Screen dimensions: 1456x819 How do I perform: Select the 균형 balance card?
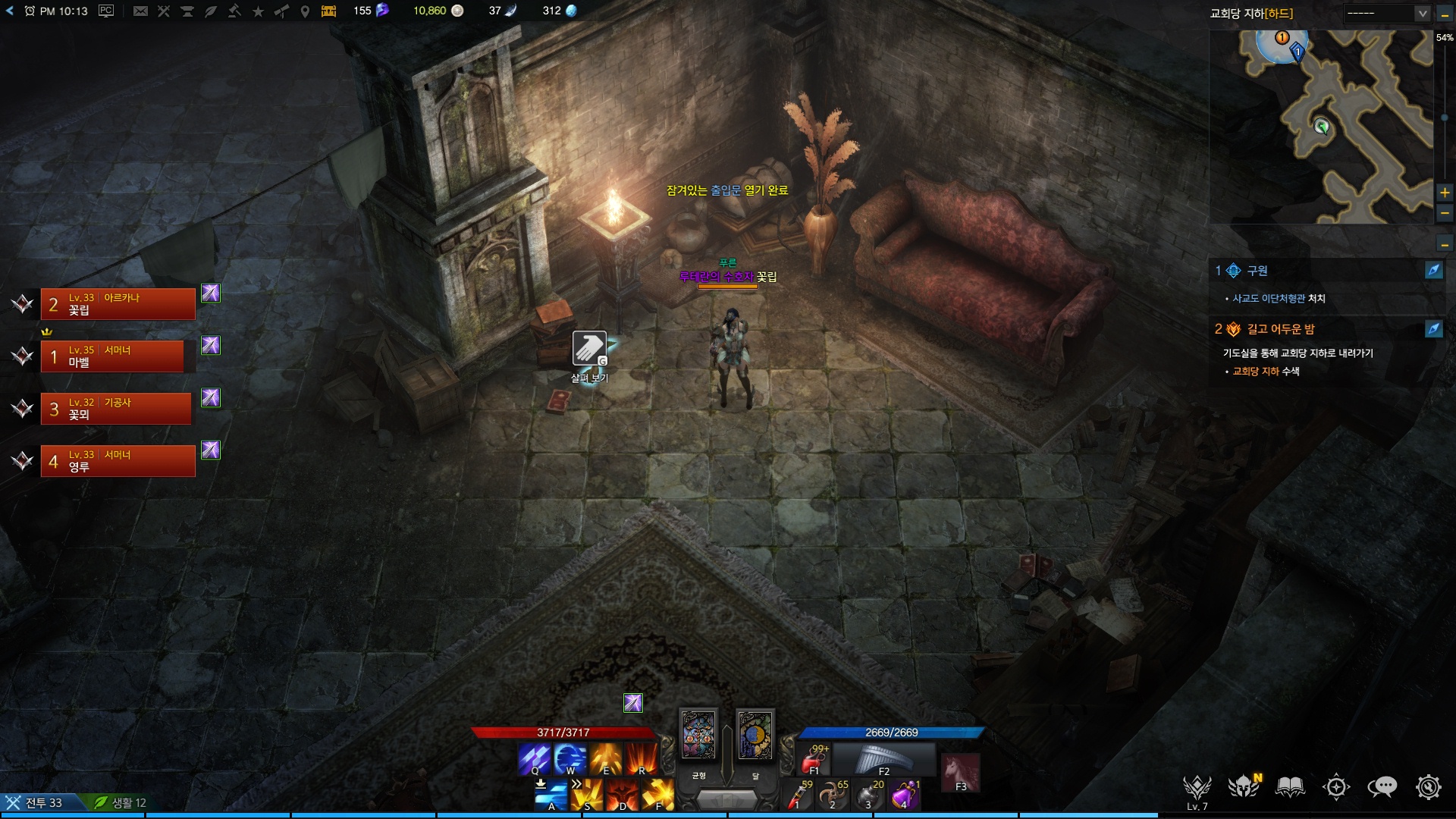(698, 735)
